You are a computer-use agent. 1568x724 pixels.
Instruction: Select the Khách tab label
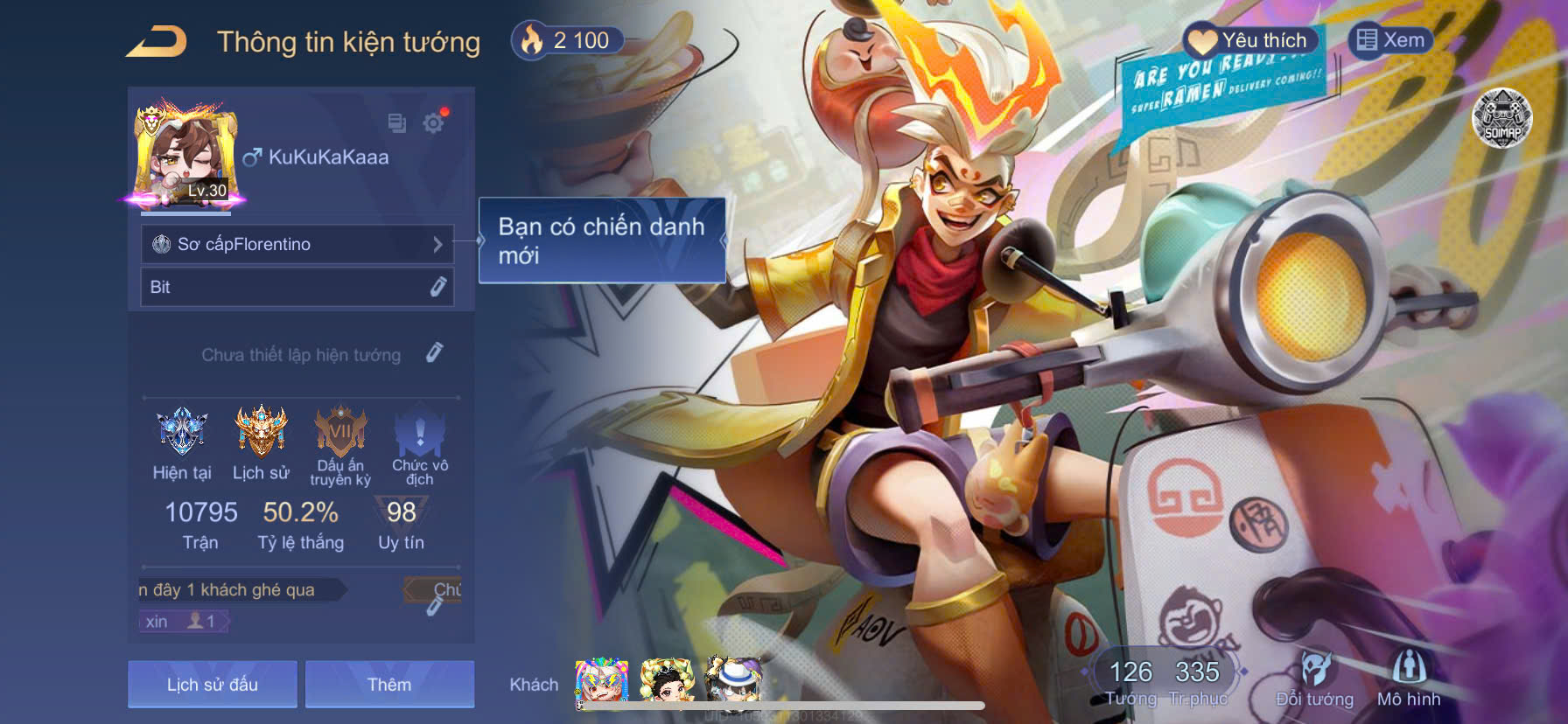[535, 685]
